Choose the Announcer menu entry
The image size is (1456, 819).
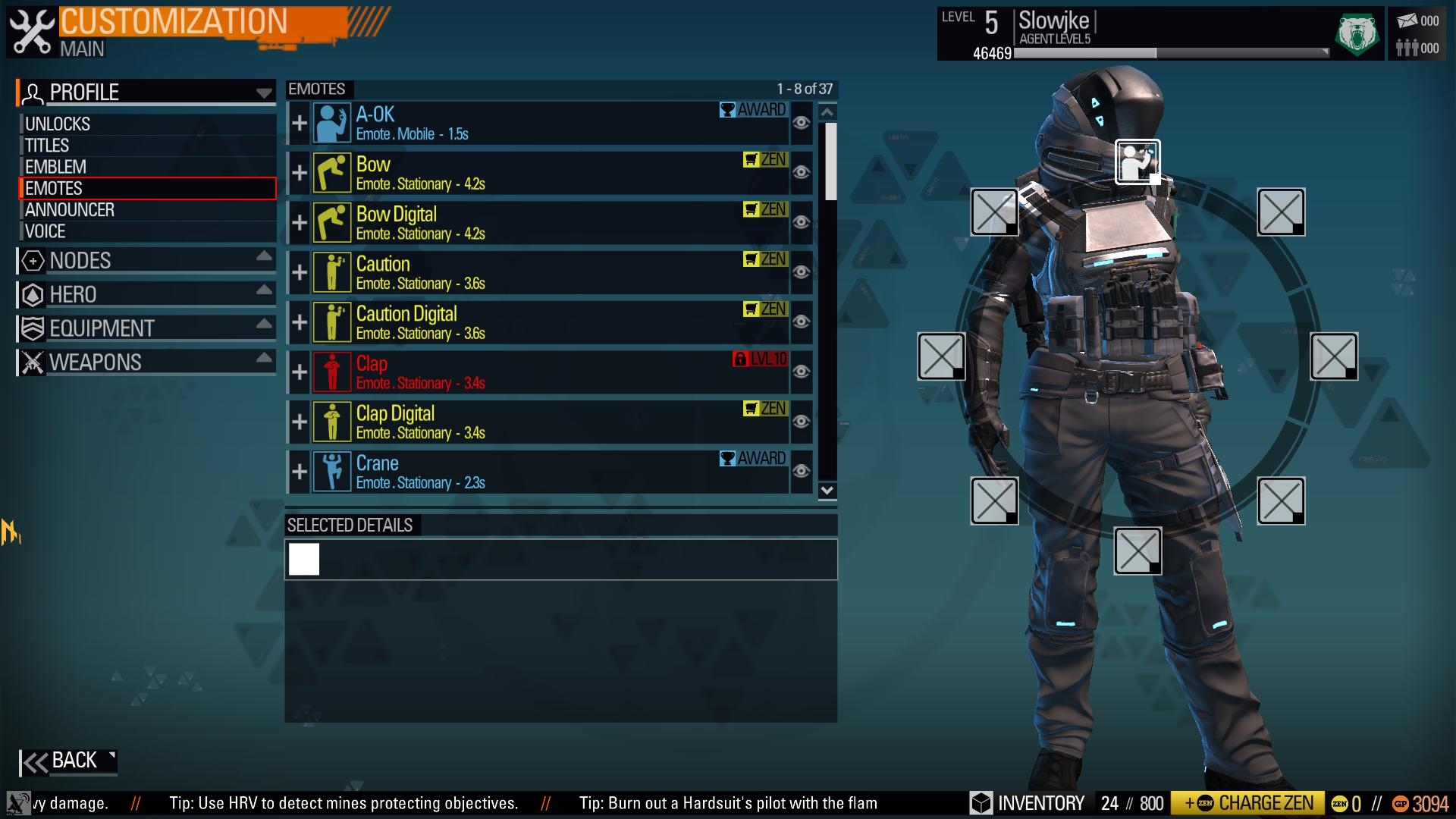pyautogui.click(x=70, y=210)
